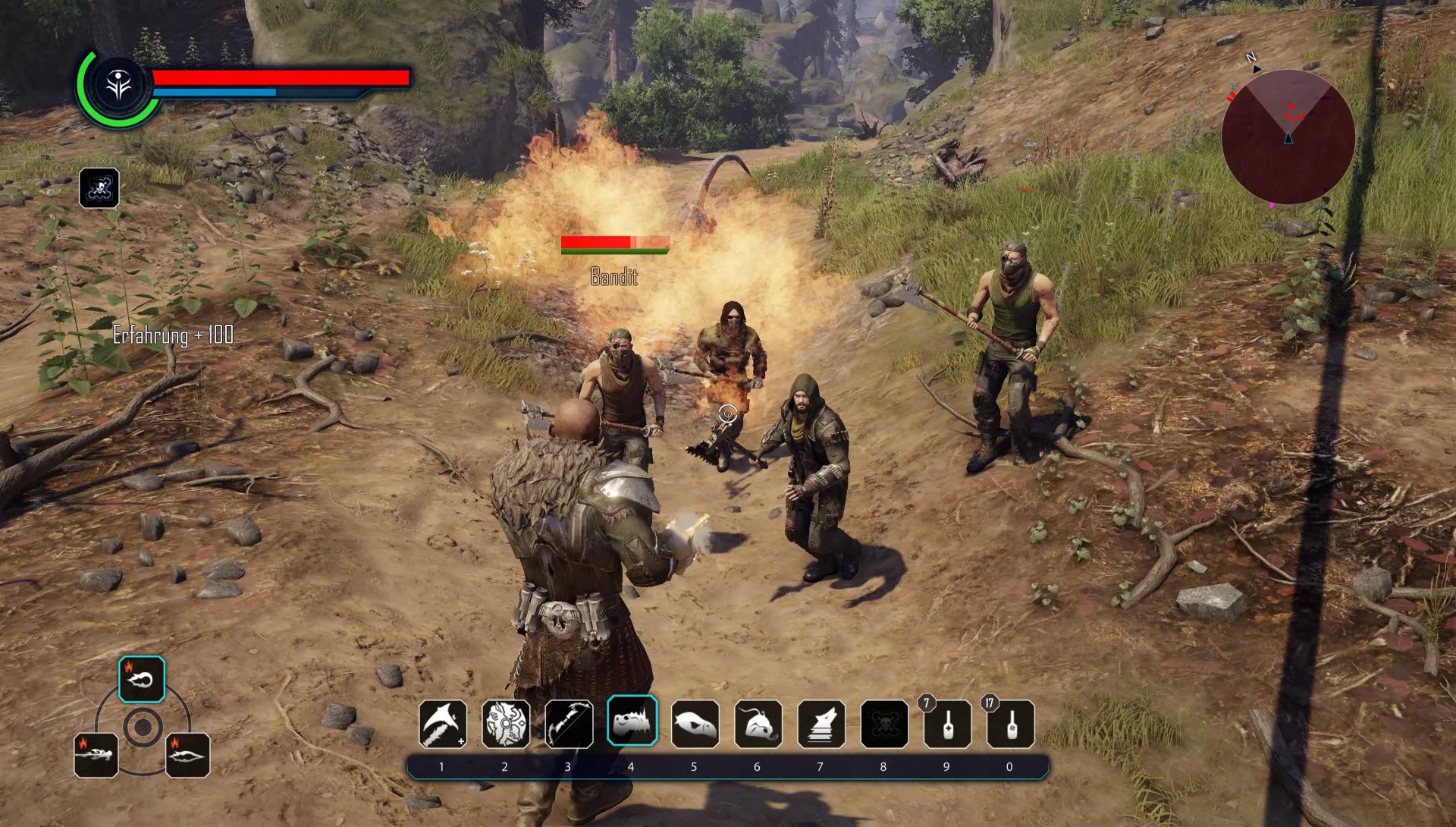Click the dimmed skull and crossbones slot
Screen dimensions: 1456x827
pos(884,724)
